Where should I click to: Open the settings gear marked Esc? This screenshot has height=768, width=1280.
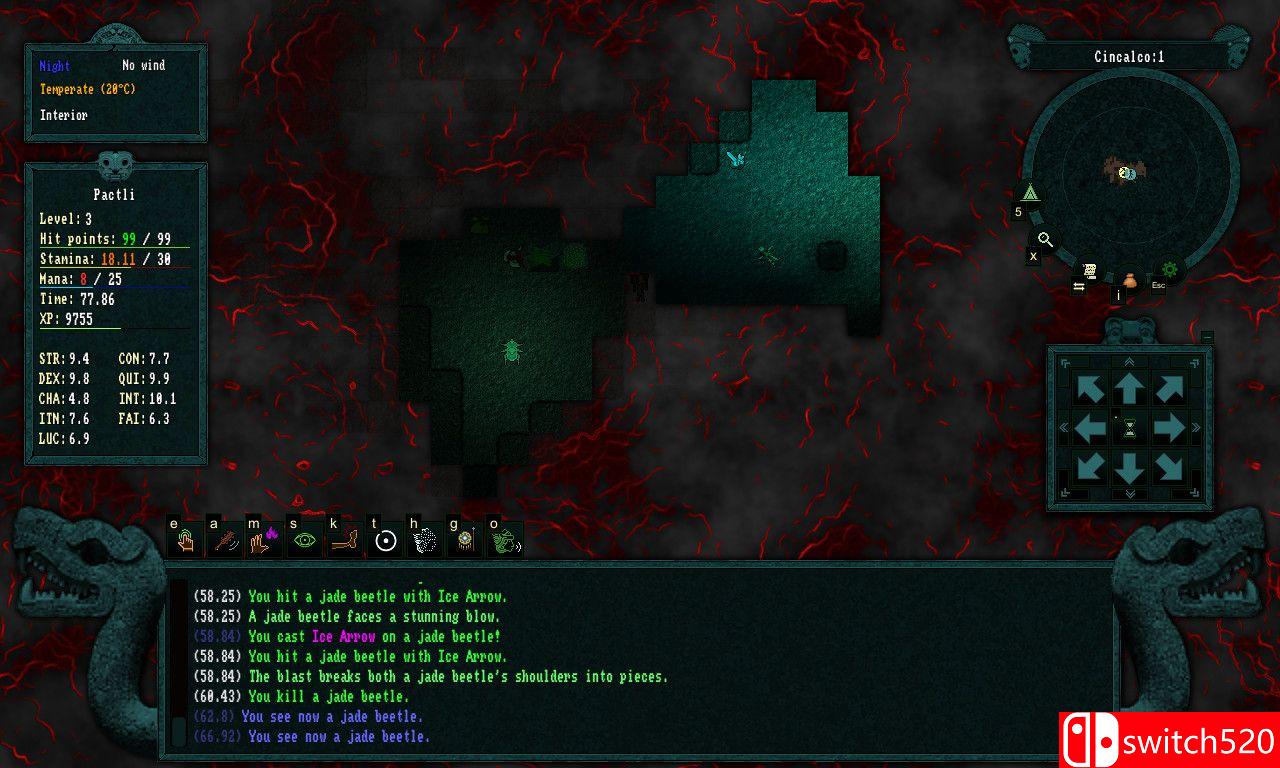pos(1169,268)
